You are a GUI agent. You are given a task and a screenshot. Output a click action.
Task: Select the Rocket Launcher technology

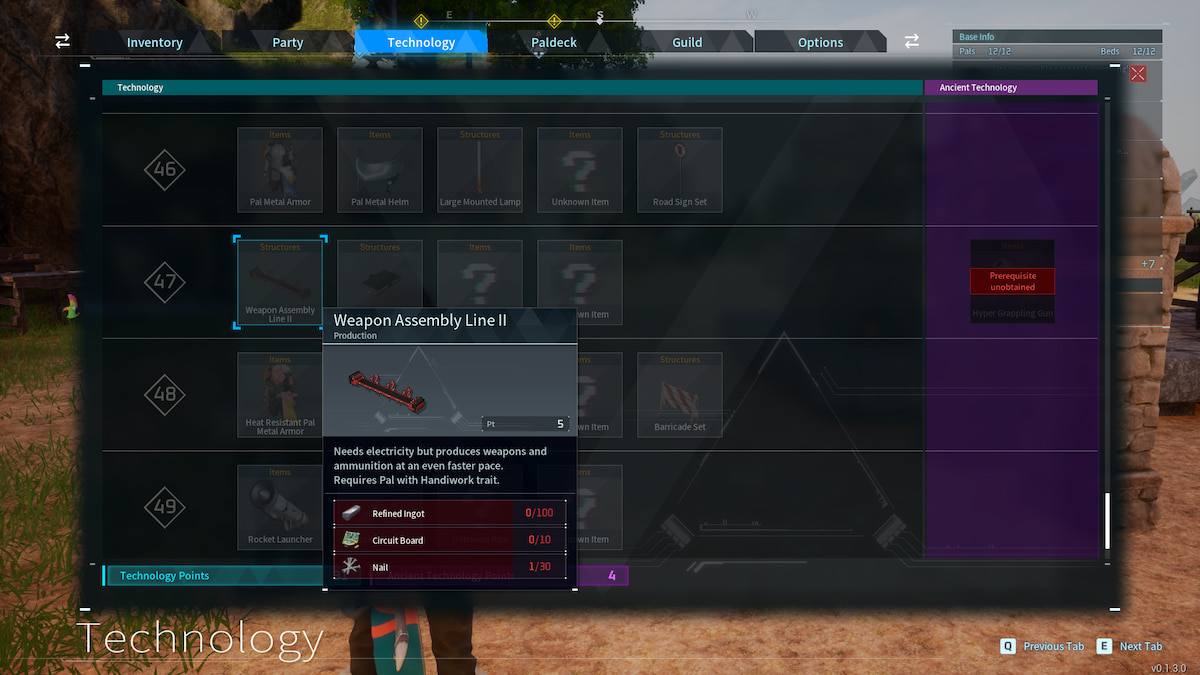tap(280, 506)
